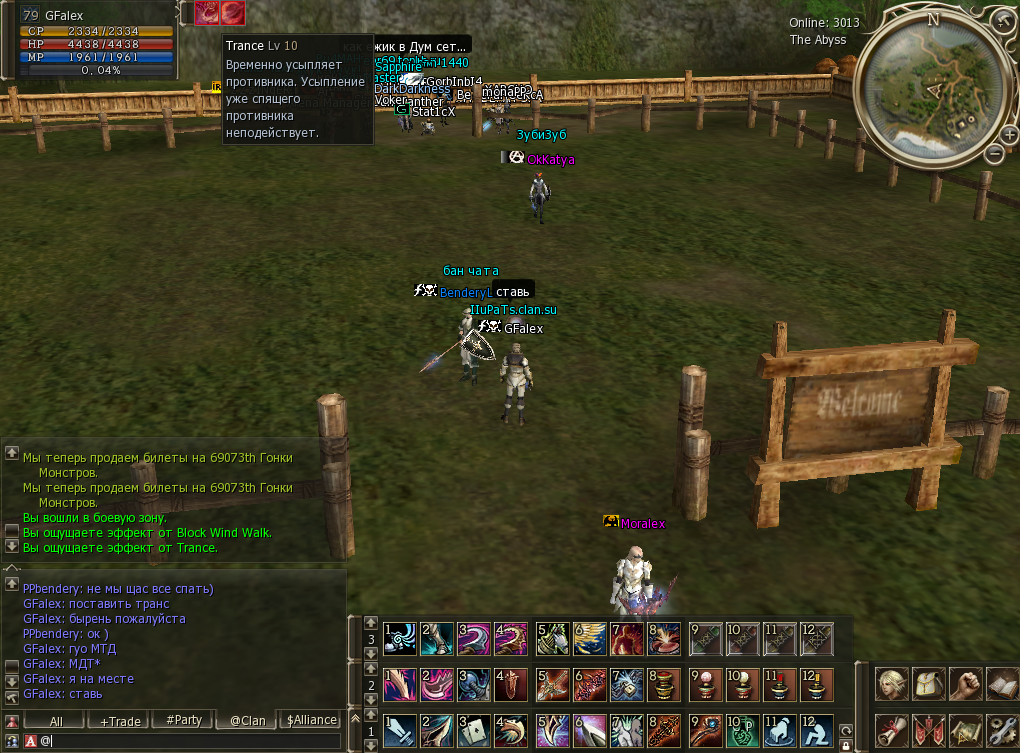Viewport: 1024px width, 753px height.
Task: Select the #Party chat tab
Action: tap(184, 720)
